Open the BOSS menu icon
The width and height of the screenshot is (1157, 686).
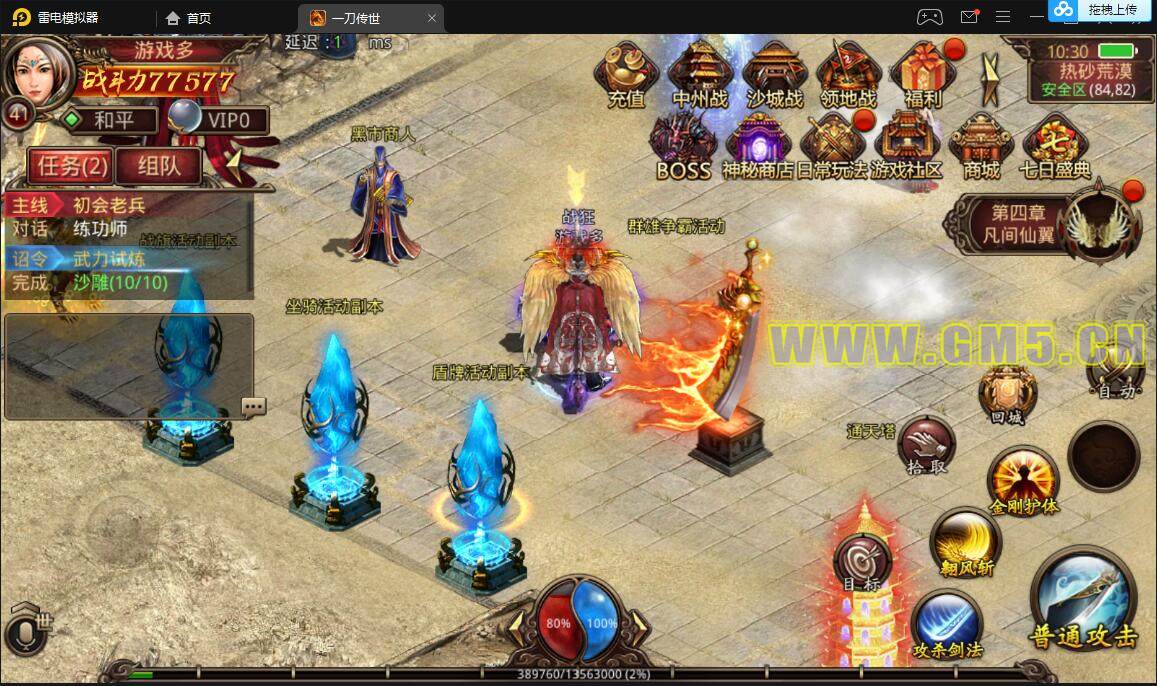(683, 145)
